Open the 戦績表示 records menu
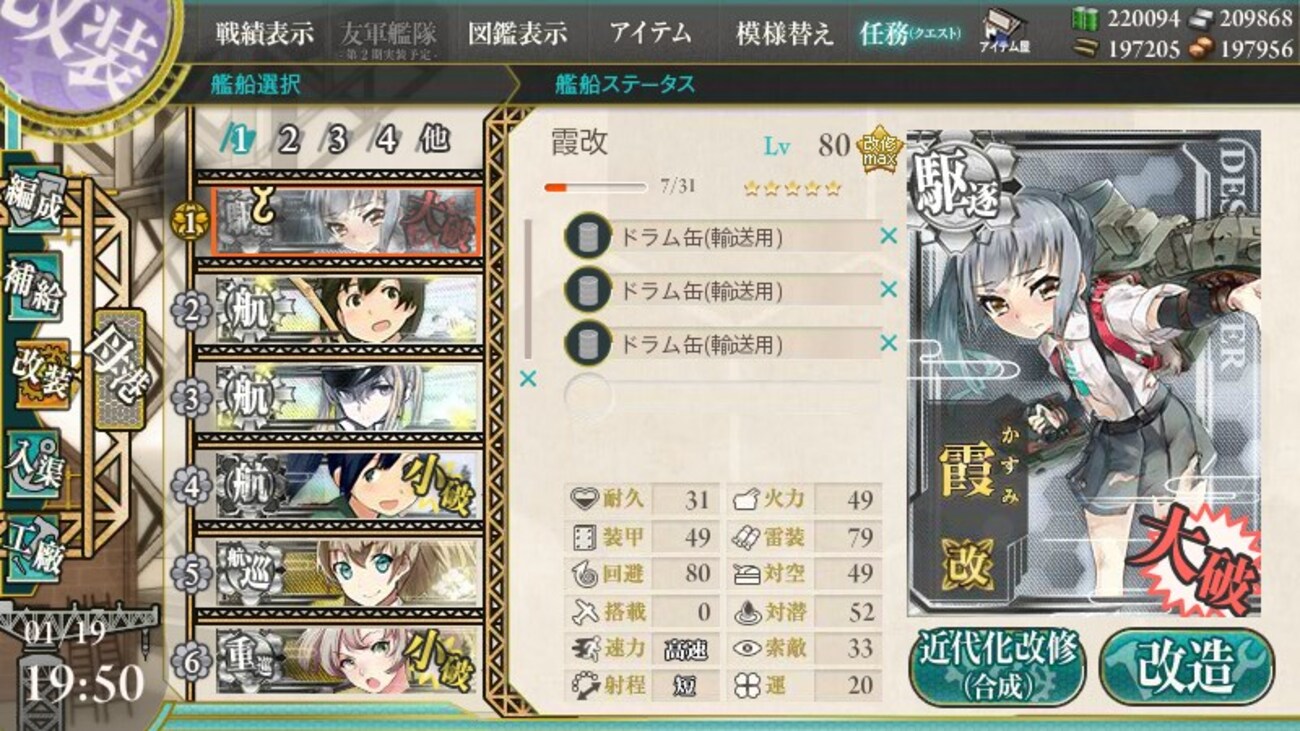Image resolution: width=1300 pixels, height=731 pixels. (x=262, y=32)
